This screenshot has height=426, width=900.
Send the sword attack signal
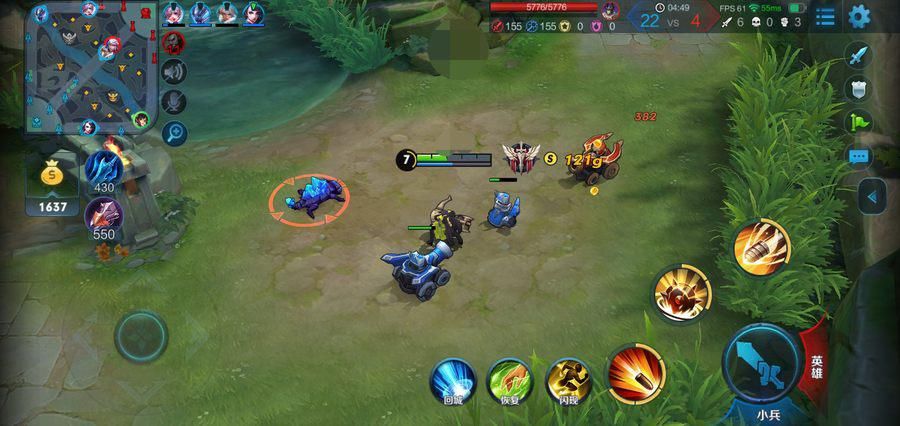click(859, 55)
